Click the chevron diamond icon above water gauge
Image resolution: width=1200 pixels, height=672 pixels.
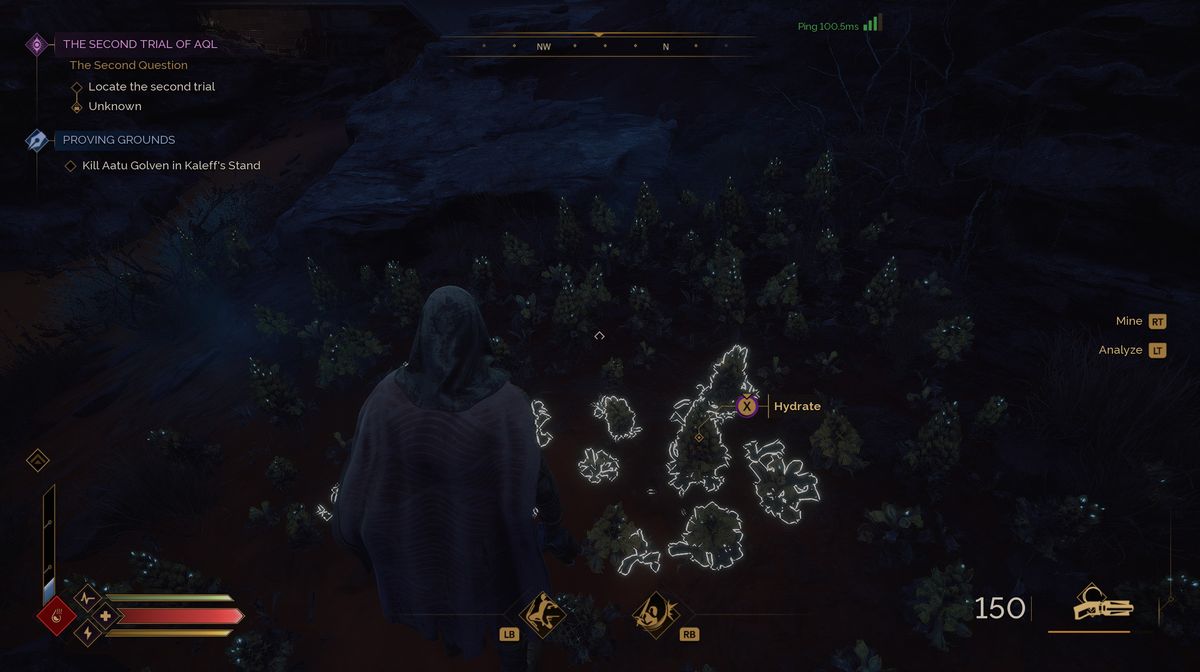(x=38, y=461)
